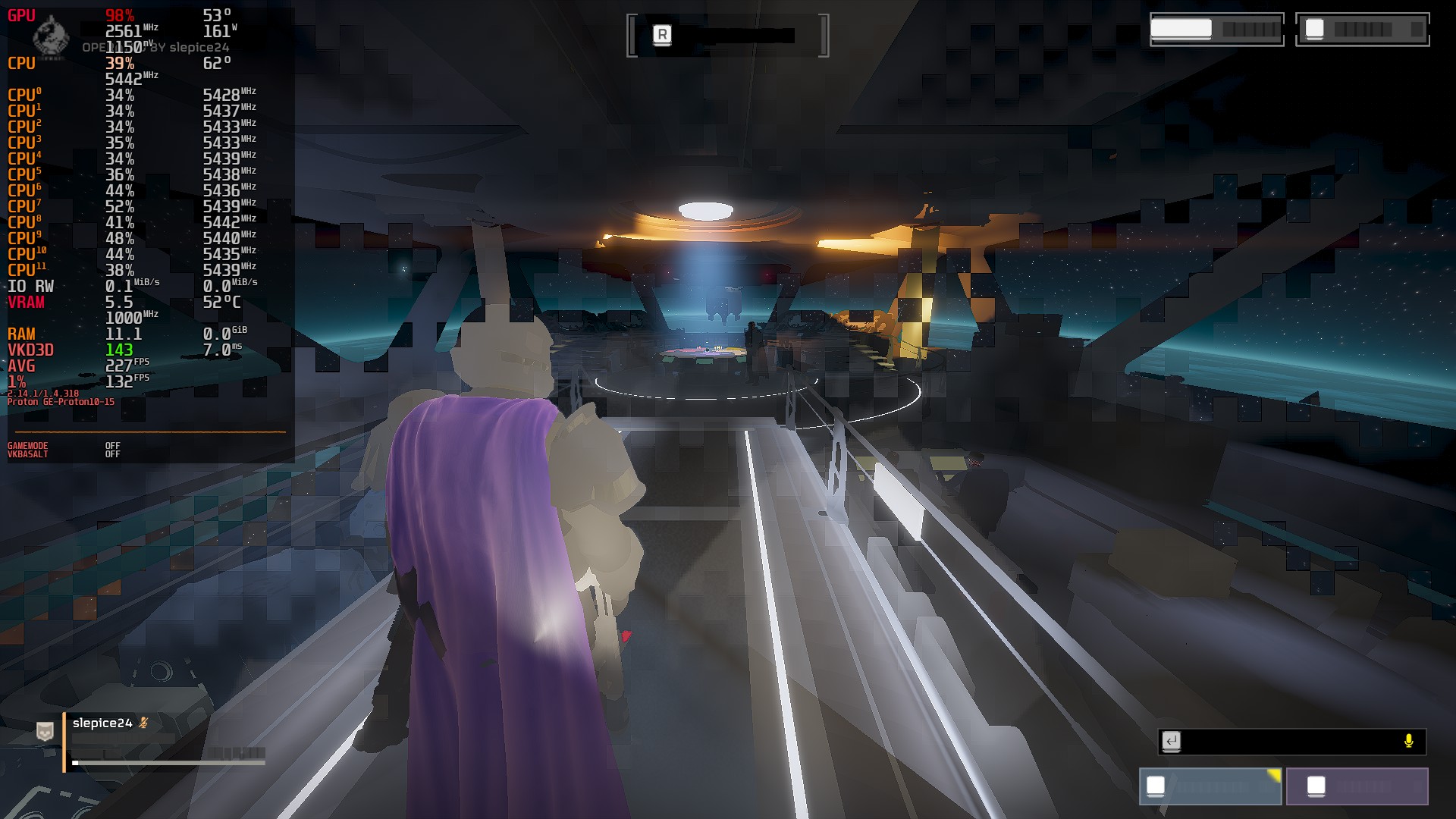Toggle the VKBASALT OFF setting in the overlay
The height and width of the screenshot is (819, 1456).
(113, 453)
